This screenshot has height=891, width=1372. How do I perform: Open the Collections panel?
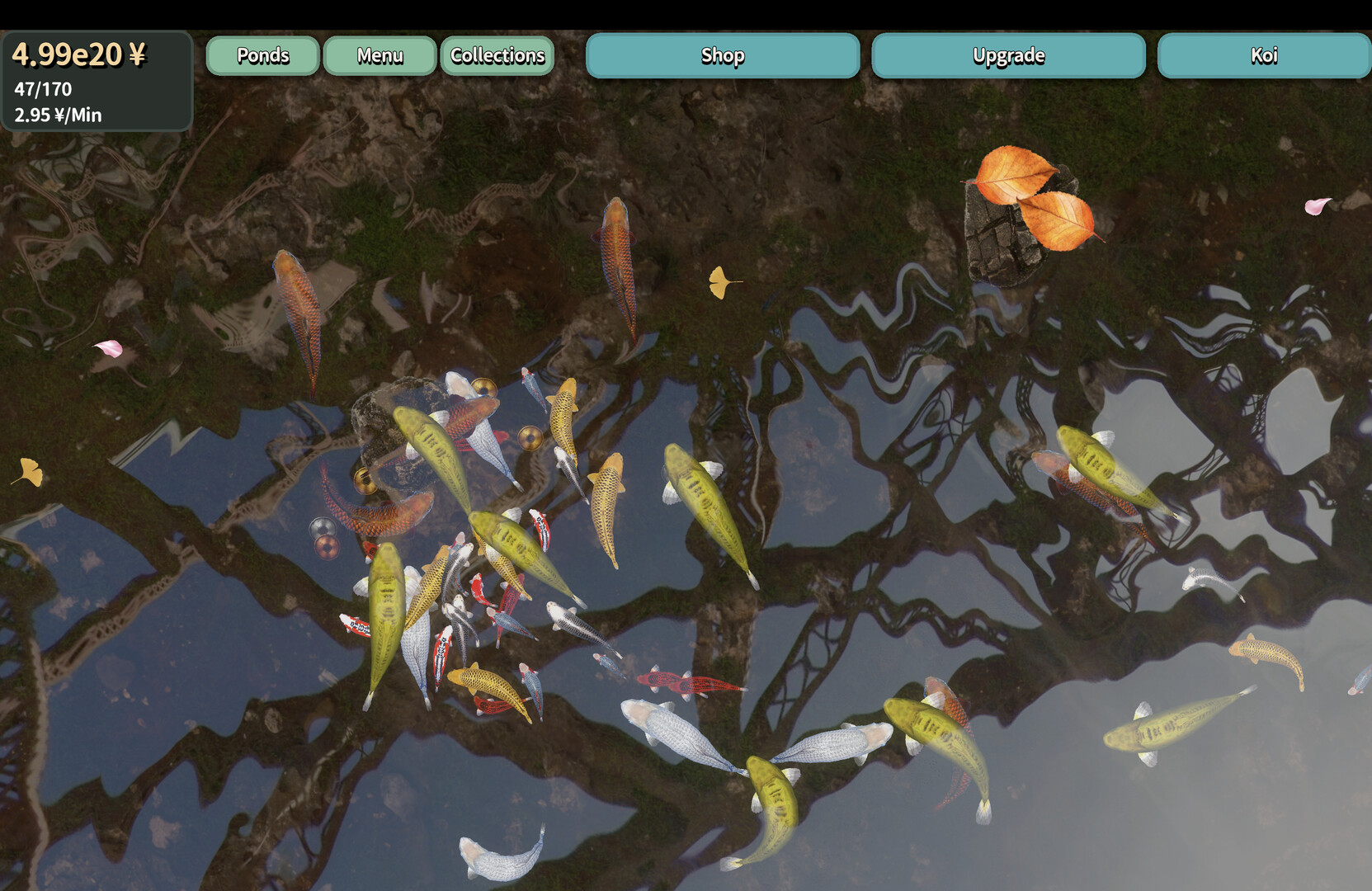(x=497, y=55)
